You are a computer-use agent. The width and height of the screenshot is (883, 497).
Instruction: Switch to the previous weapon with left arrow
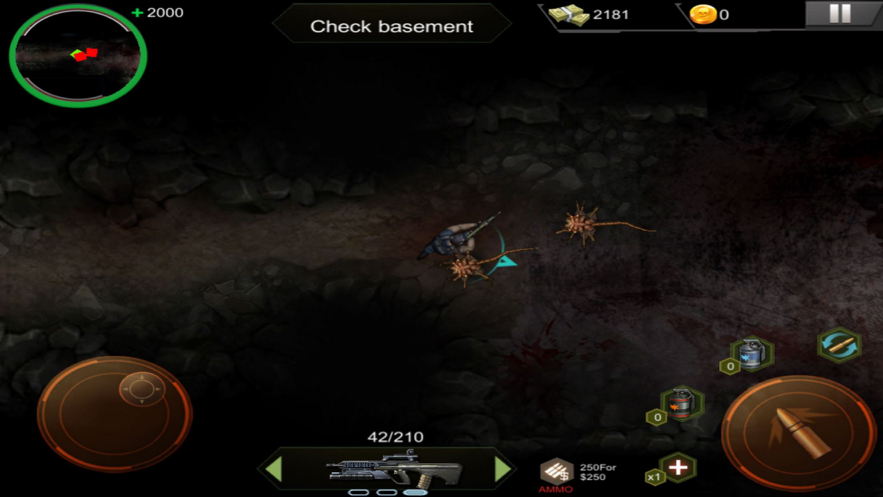click(x=273, y=468)
